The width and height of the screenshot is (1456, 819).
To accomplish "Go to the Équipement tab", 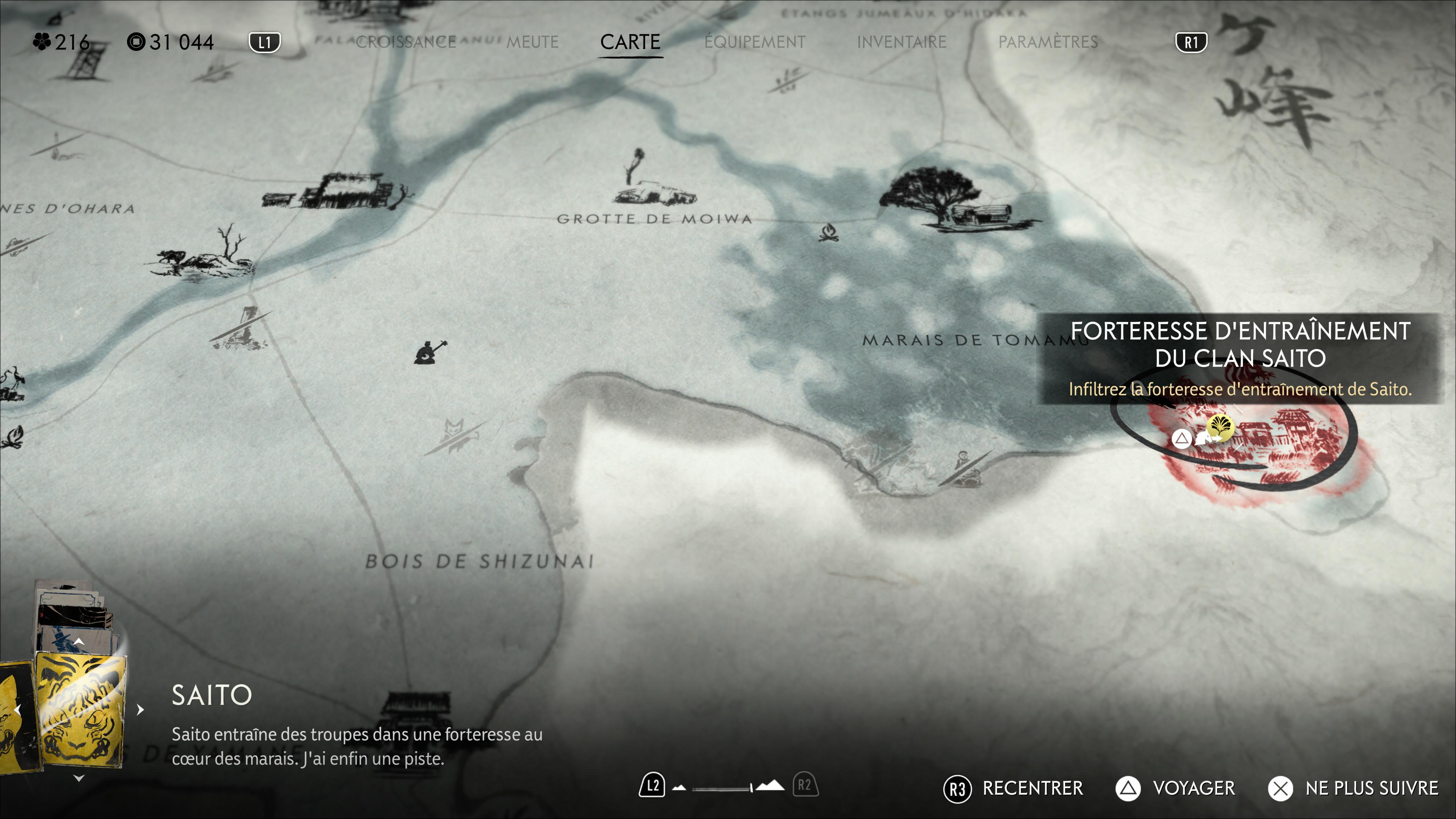I will point(755,42).
